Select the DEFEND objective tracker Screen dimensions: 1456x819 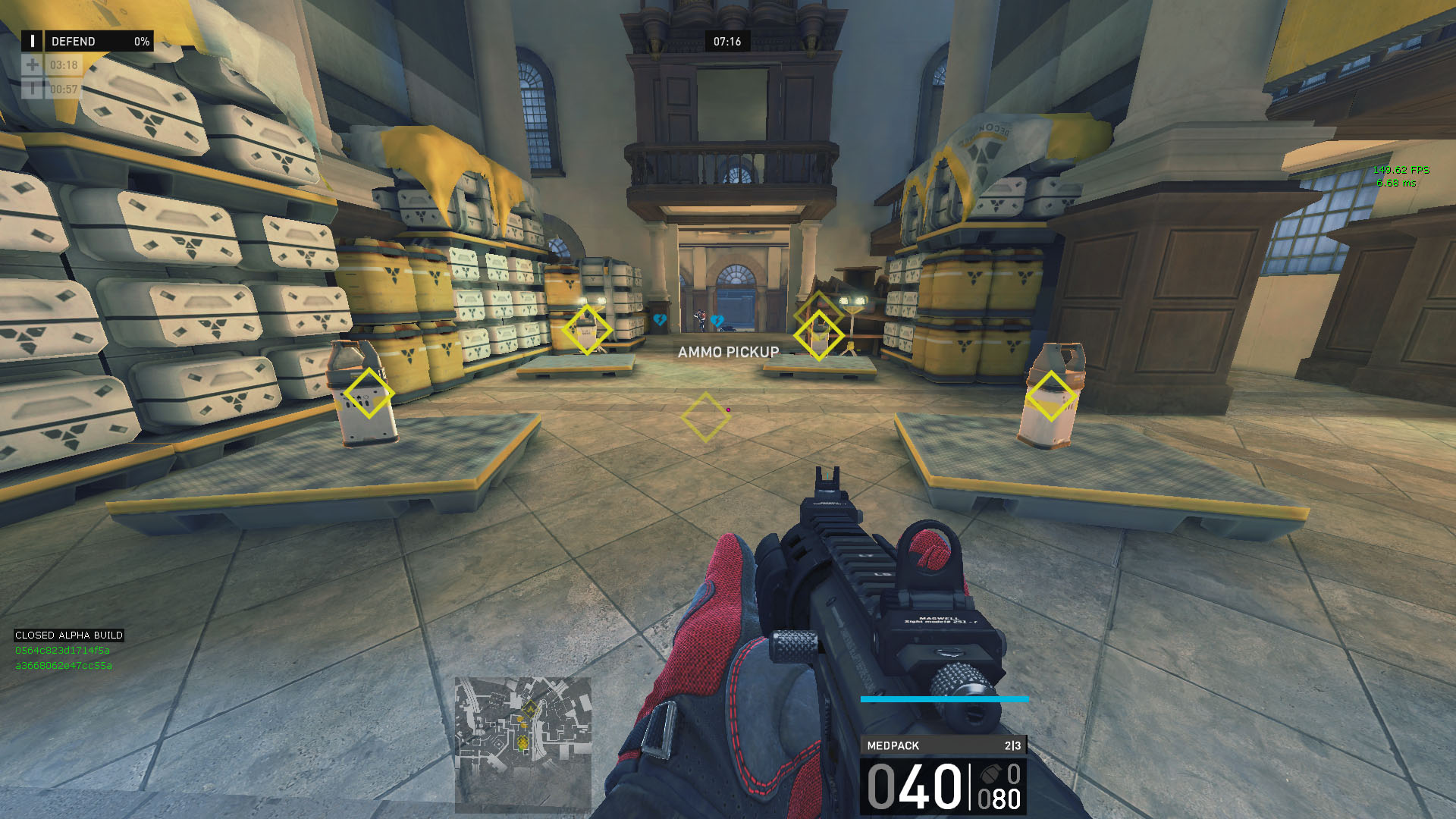tap(87, 41)
